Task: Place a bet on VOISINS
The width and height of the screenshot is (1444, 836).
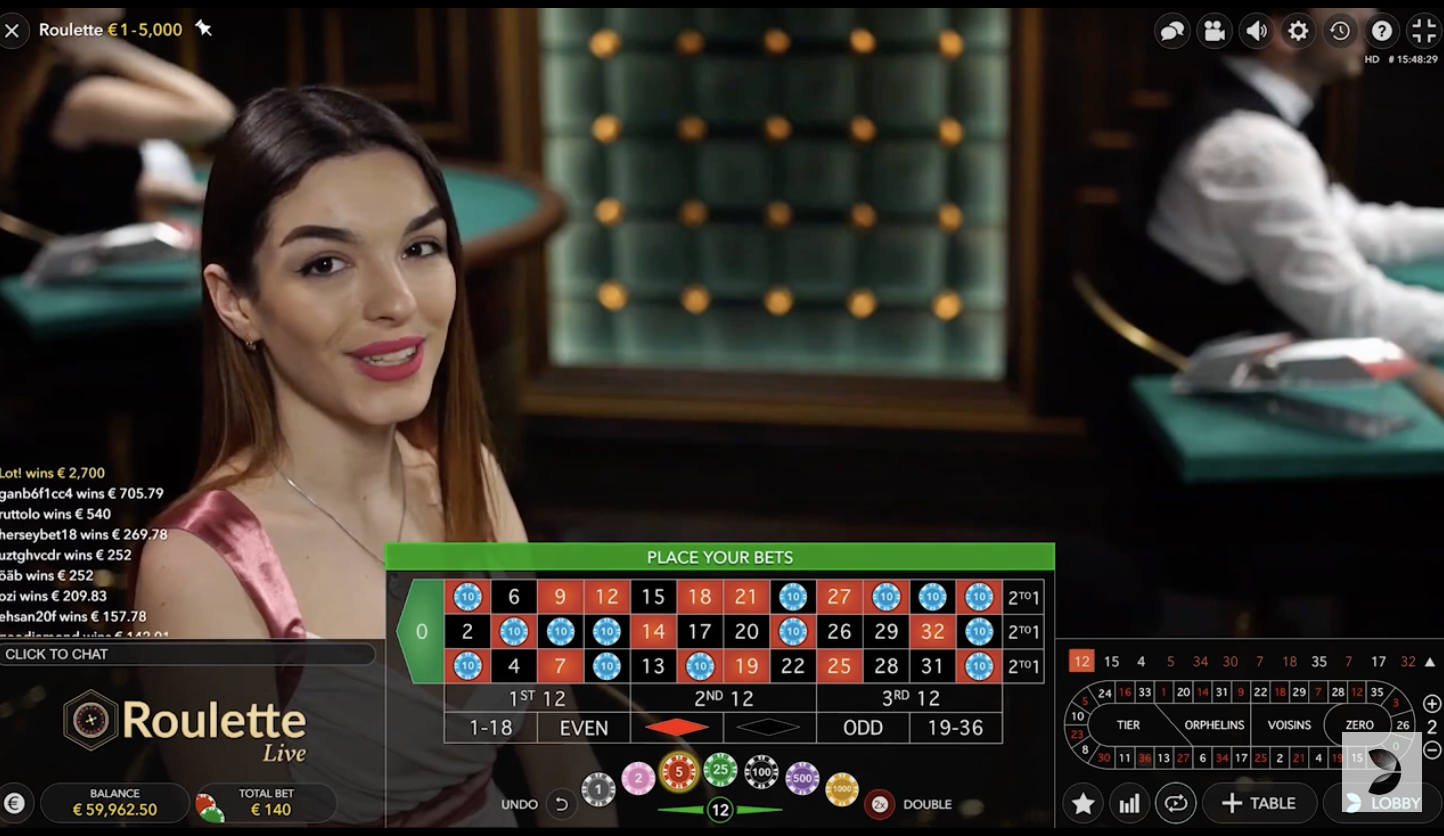Action: (1290, 725)
